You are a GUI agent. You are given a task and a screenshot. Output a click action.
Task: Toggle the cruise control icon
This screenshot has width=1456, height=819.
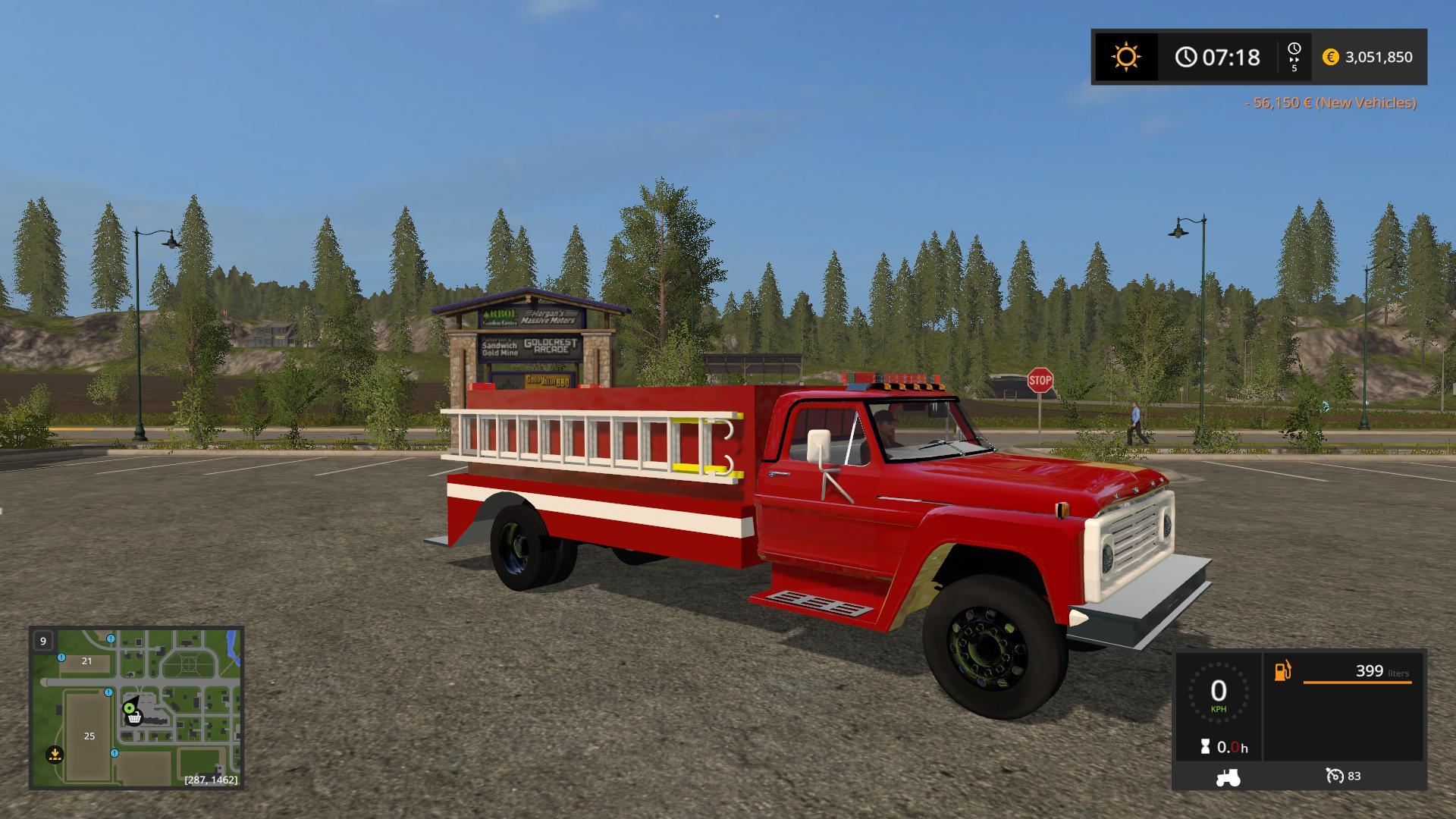[x=1335, y=776]
